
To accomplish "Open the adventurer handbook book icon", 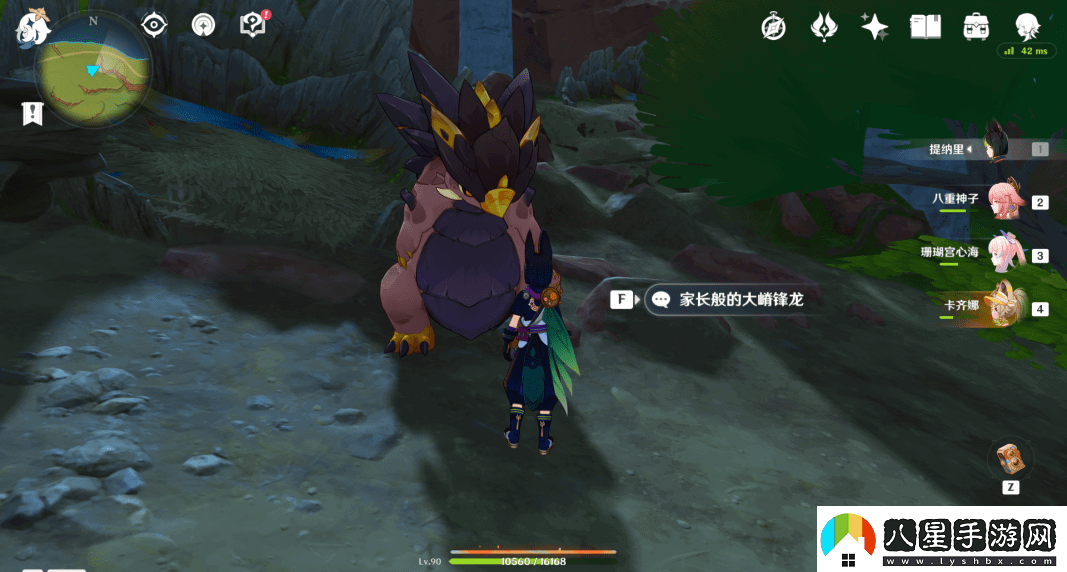I will [x=925, y=27].
